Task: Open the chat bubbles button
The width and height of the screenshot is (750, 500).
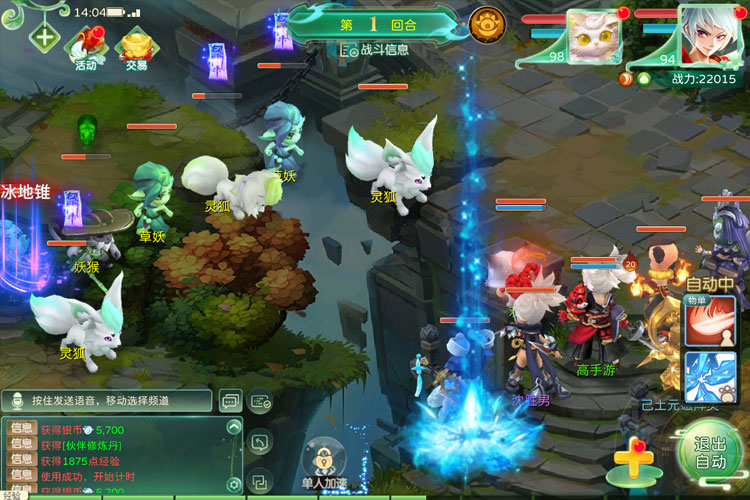Action: 229,401
